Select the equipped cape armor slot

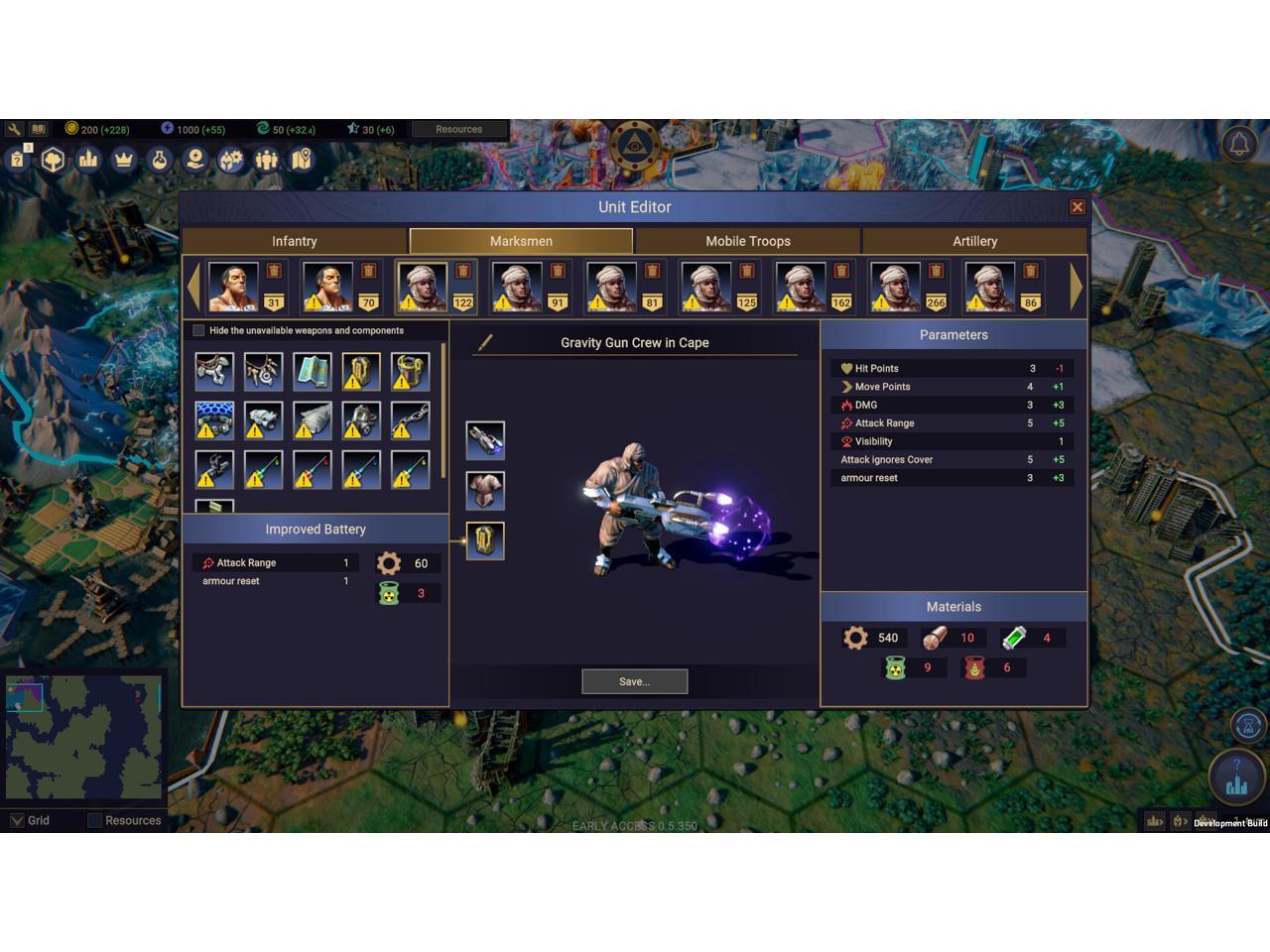click(485, 490)
